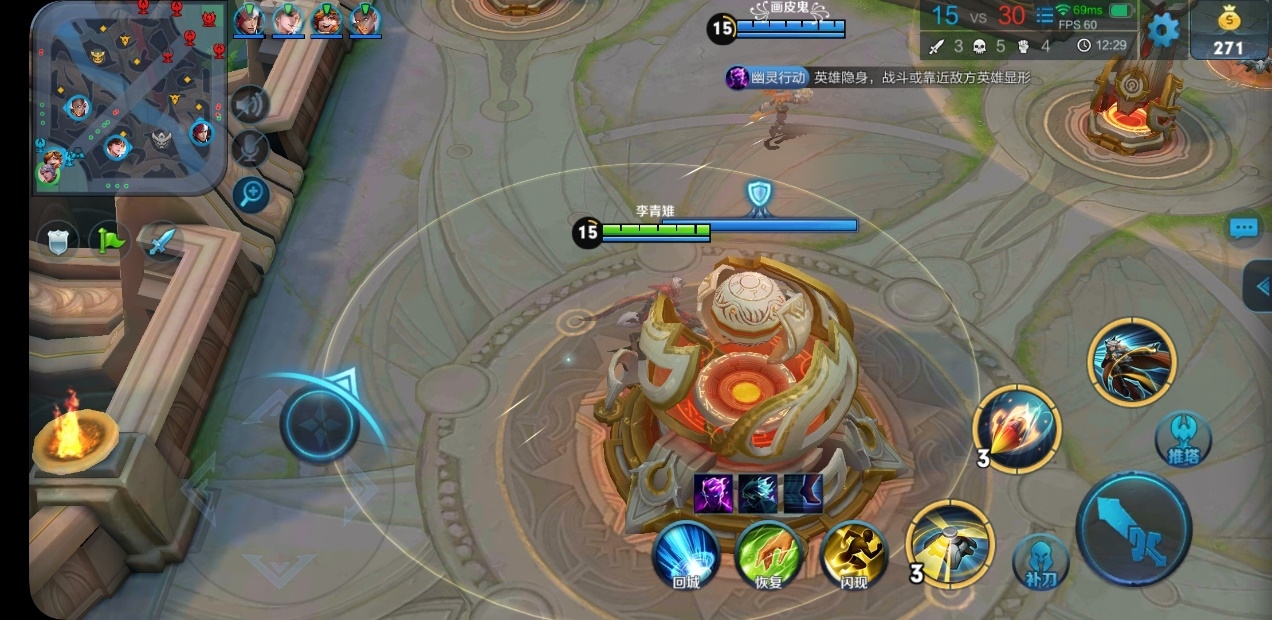
Task: Click the magnifier button beside the minimap
Action: [250, 193]
